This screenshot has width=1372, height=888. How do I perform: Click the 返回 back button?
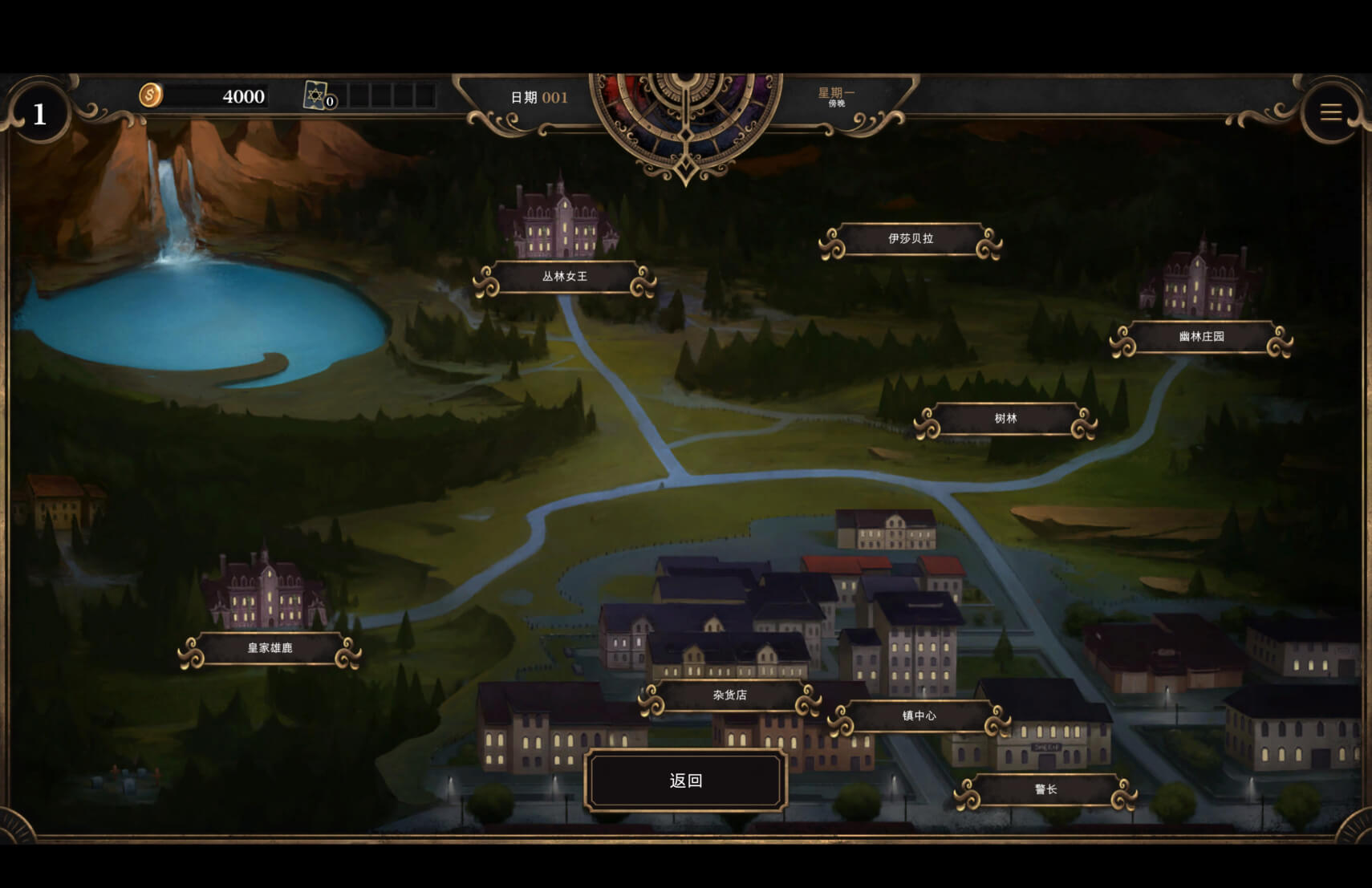click(686, 781)
